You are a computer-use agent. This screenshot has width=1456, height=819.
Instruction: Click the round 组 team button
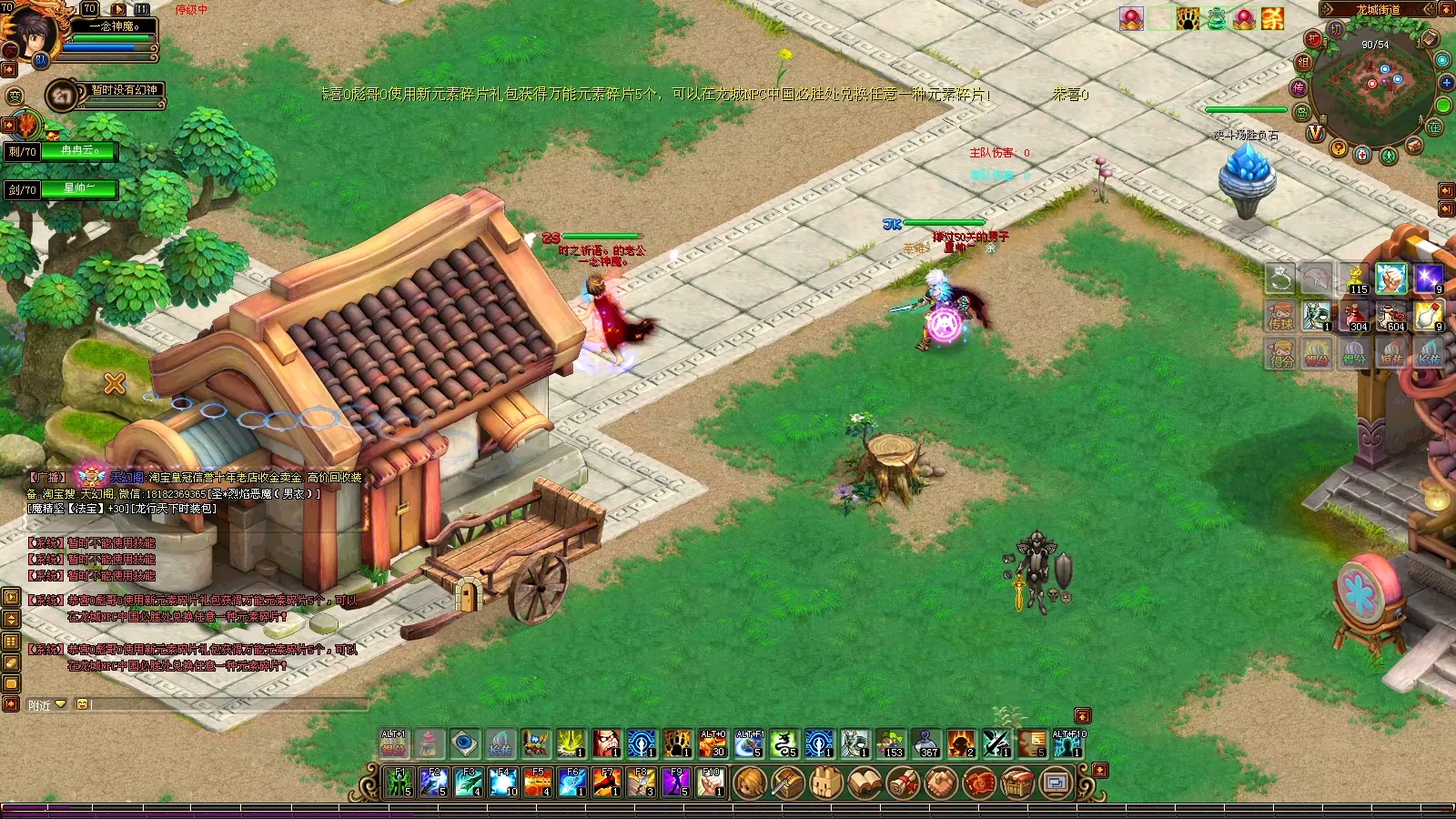point(1303,63)
